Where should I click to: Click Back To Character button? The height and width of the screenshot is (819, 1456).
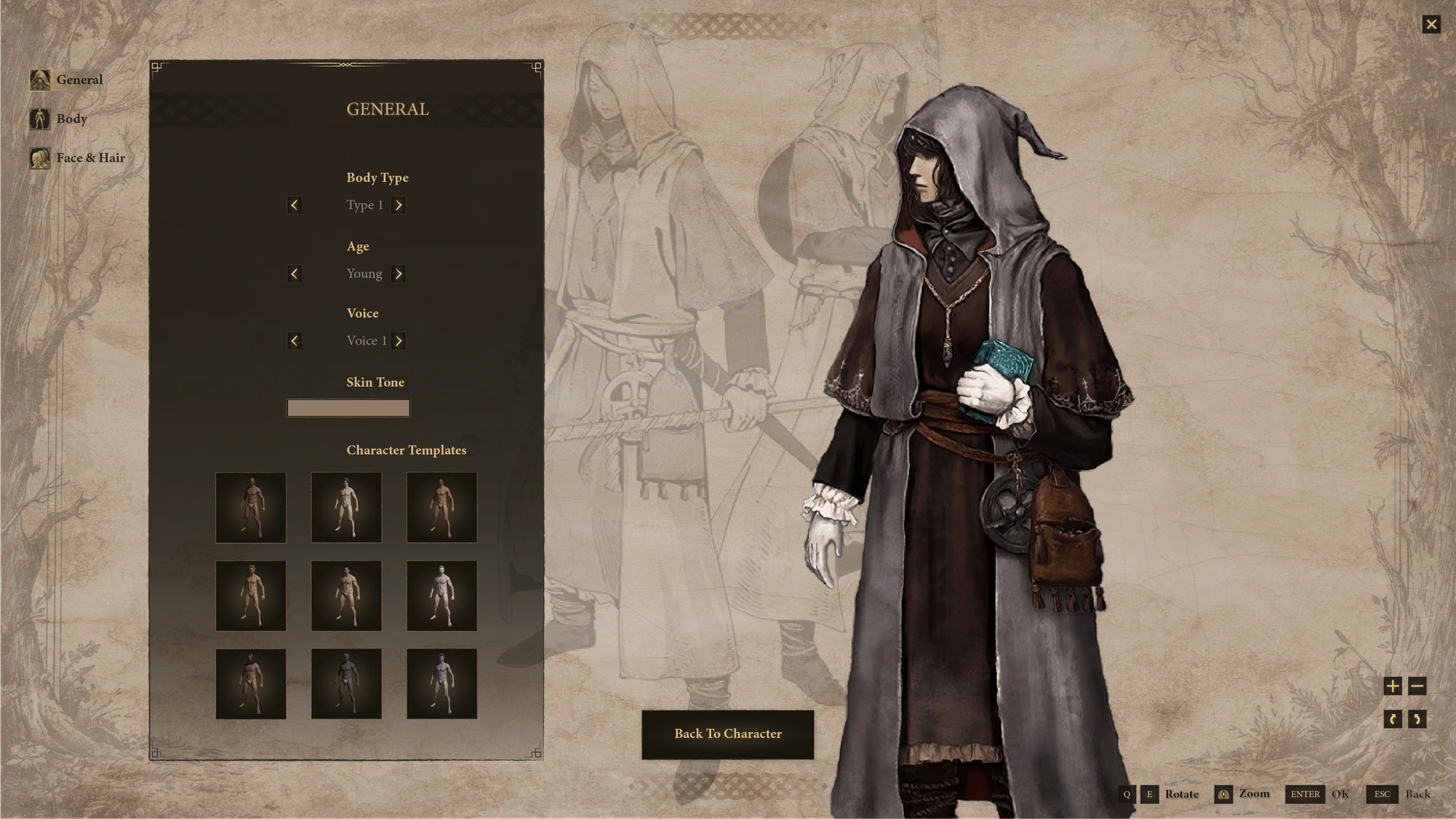[727, 734]
